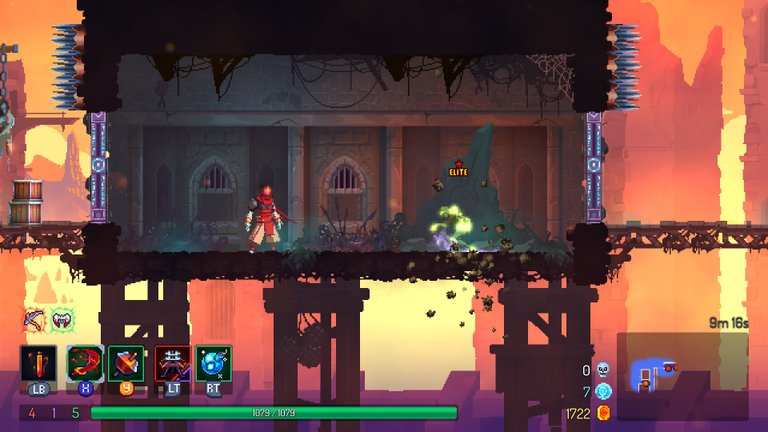
Task: Click the gold coin currency icon
Action: tap(603, 412)
